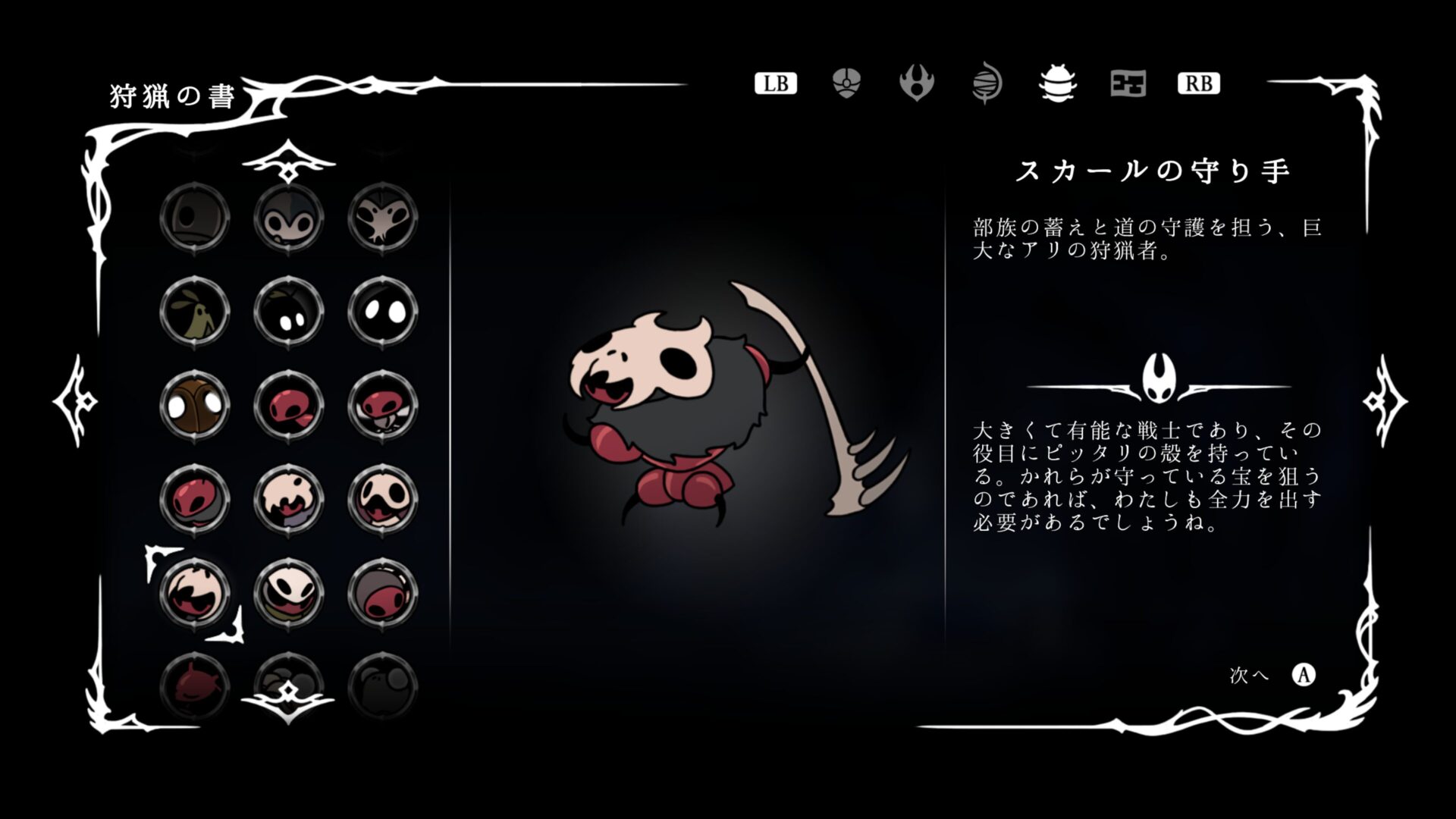Select the thread spool icon
The height and width of the screenshot is (819, 1456).
pos(987,83)
